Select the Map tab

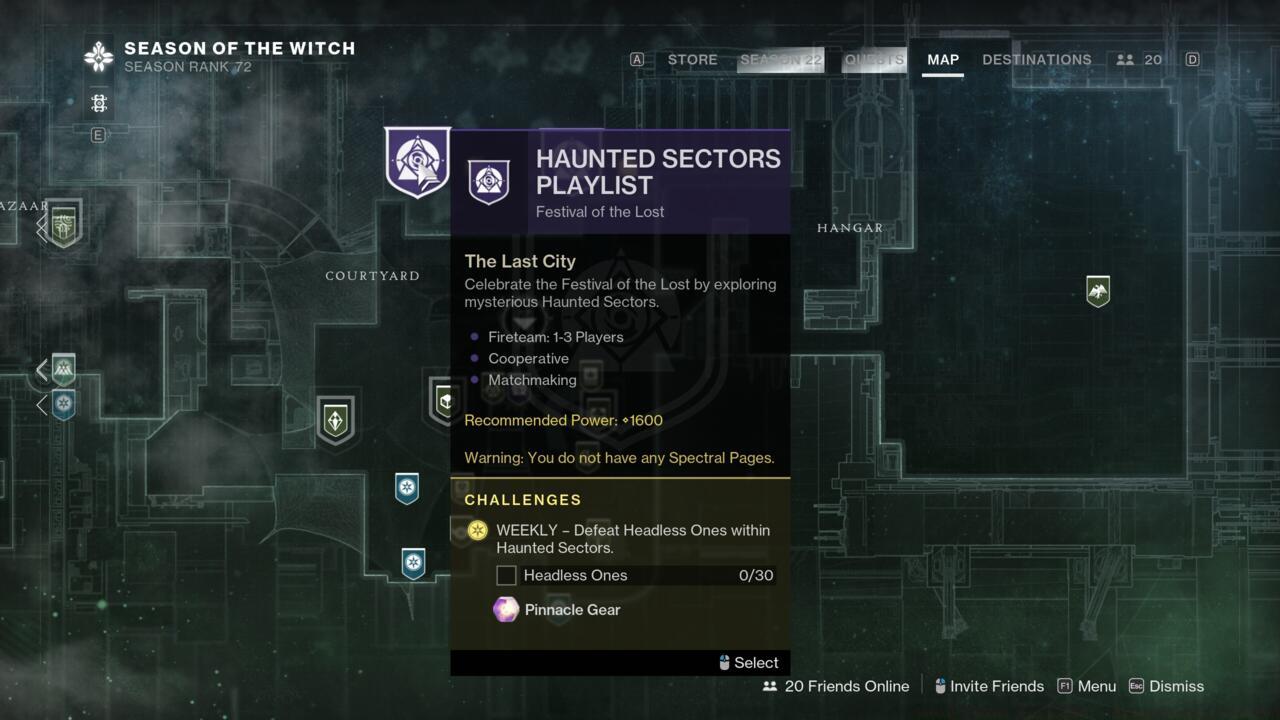coord(942,60)
